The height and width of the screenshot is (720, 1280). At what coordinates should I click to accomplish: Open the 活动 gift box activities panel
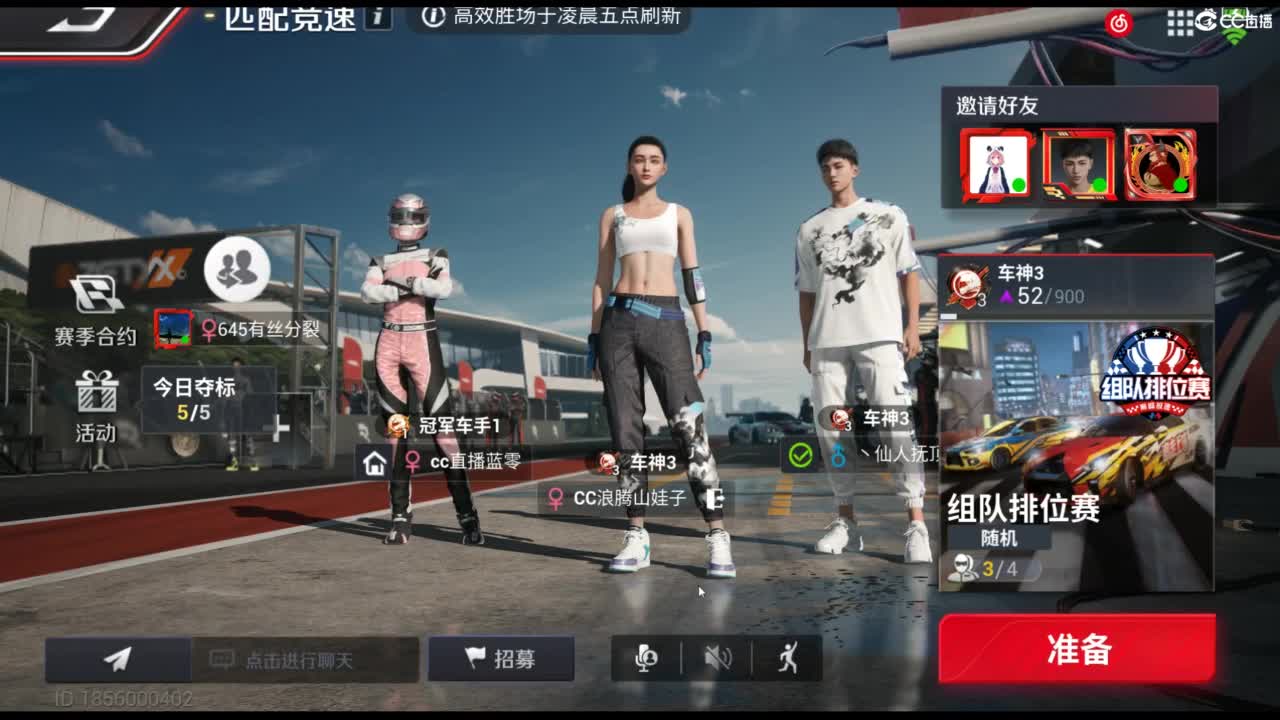(95, 405)
